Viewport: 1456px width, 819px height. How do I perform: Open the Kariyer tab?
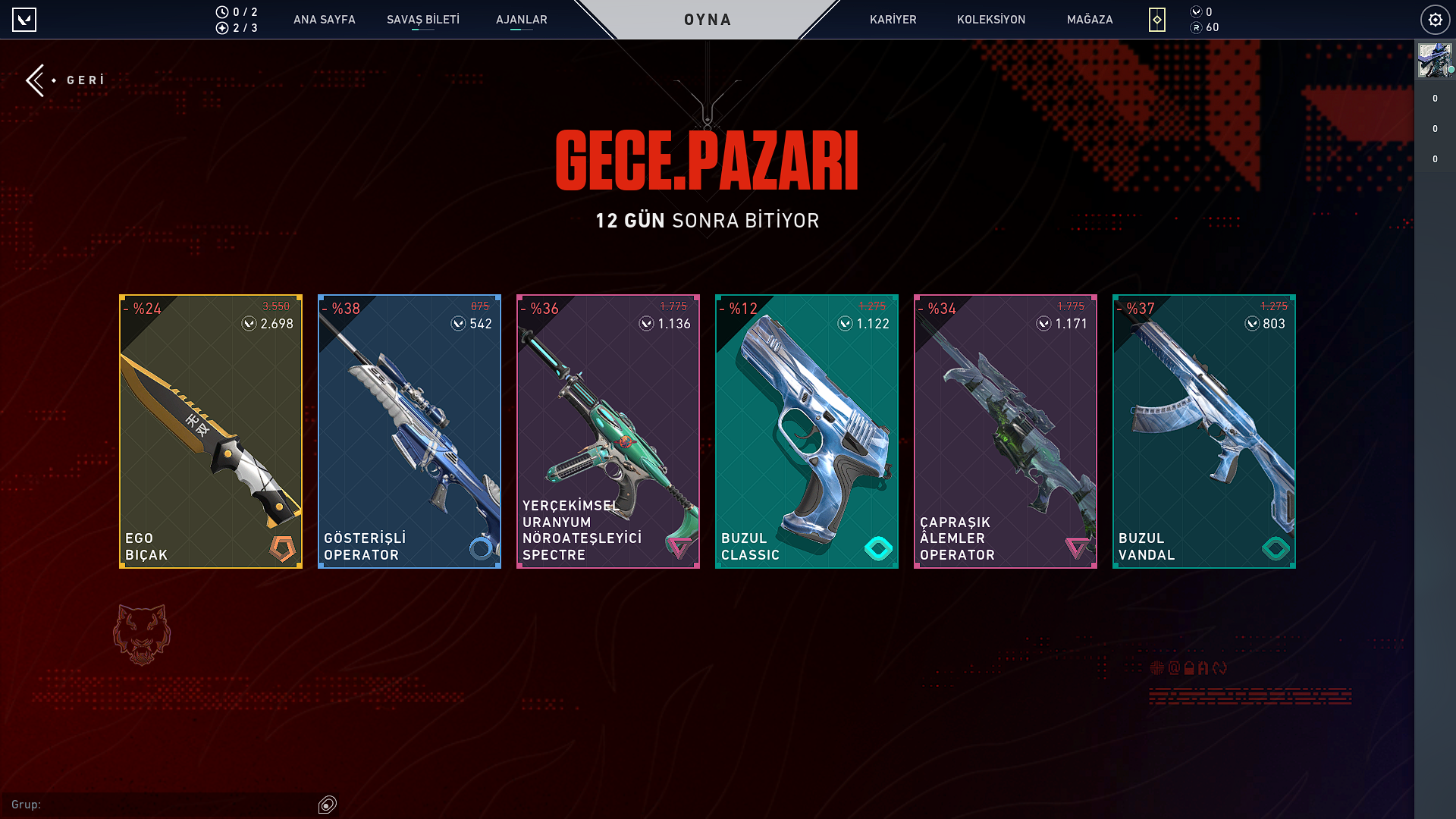tap(893, 20)
